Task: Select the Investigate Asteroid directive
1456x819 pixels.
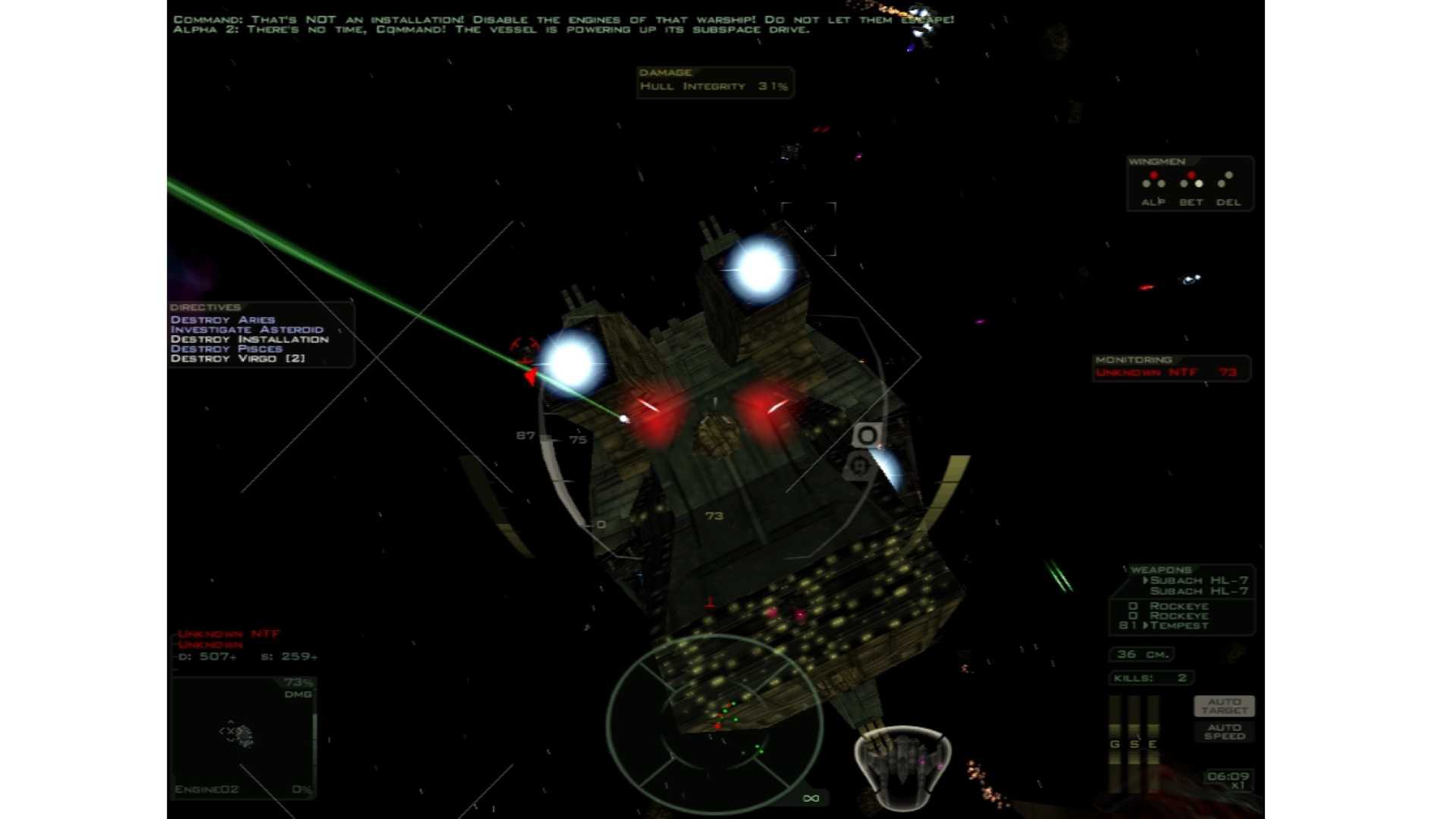Action: (247, 330)
